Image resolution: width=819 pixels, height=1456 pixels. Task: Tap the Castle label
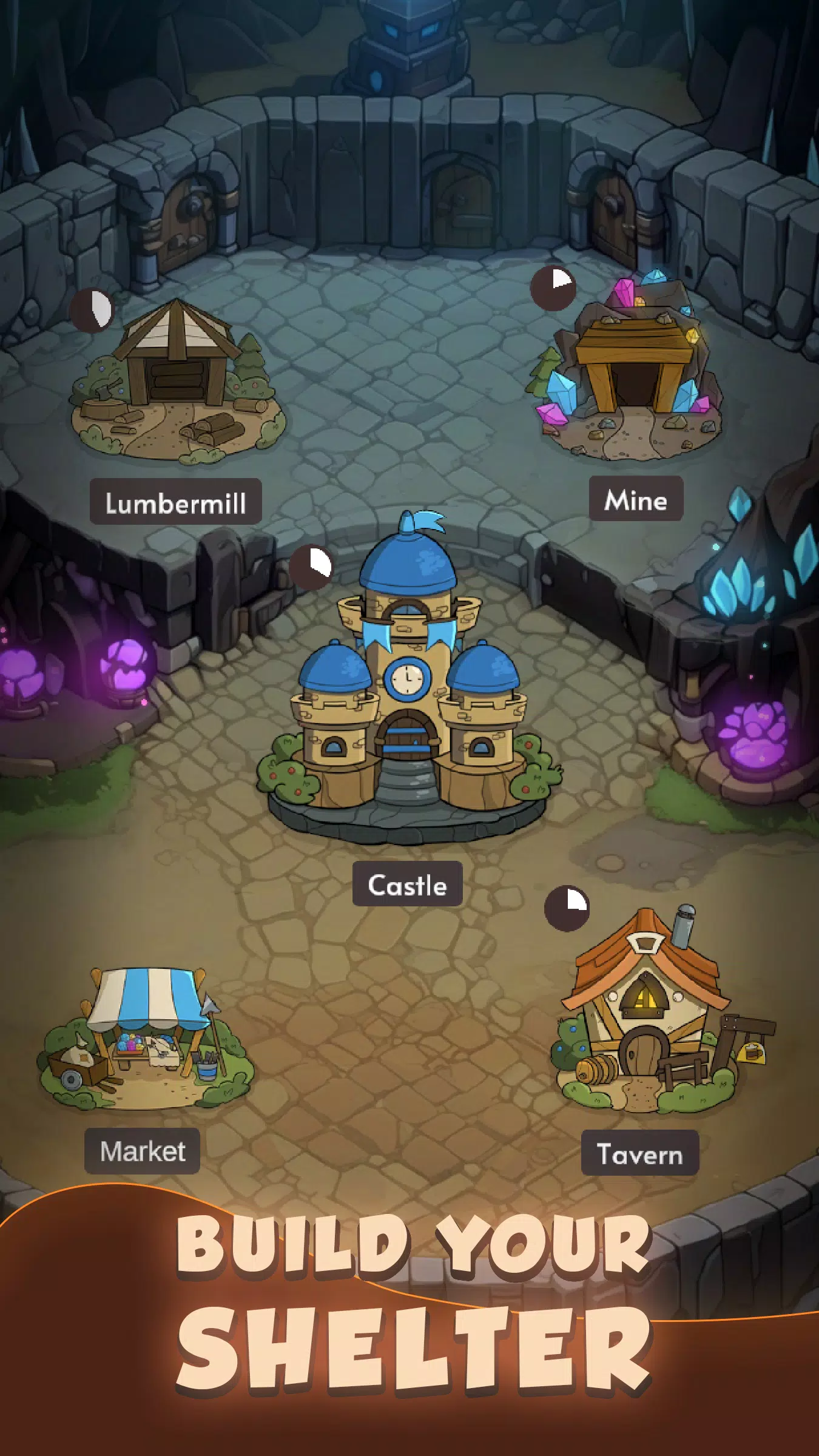click(407, 884)
